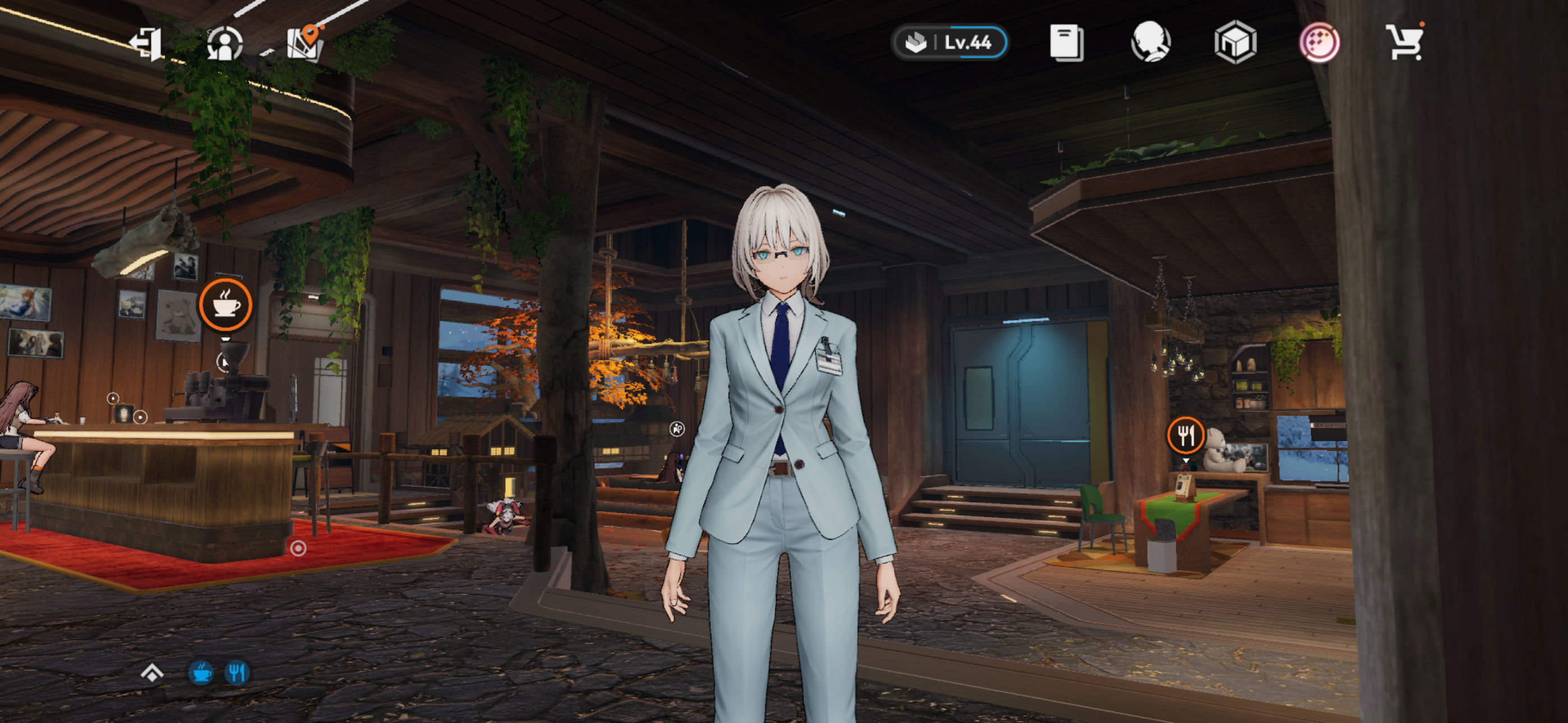Tap the pink circular dotted icon
The image size is (1568, 723).
pos(1319,43)
